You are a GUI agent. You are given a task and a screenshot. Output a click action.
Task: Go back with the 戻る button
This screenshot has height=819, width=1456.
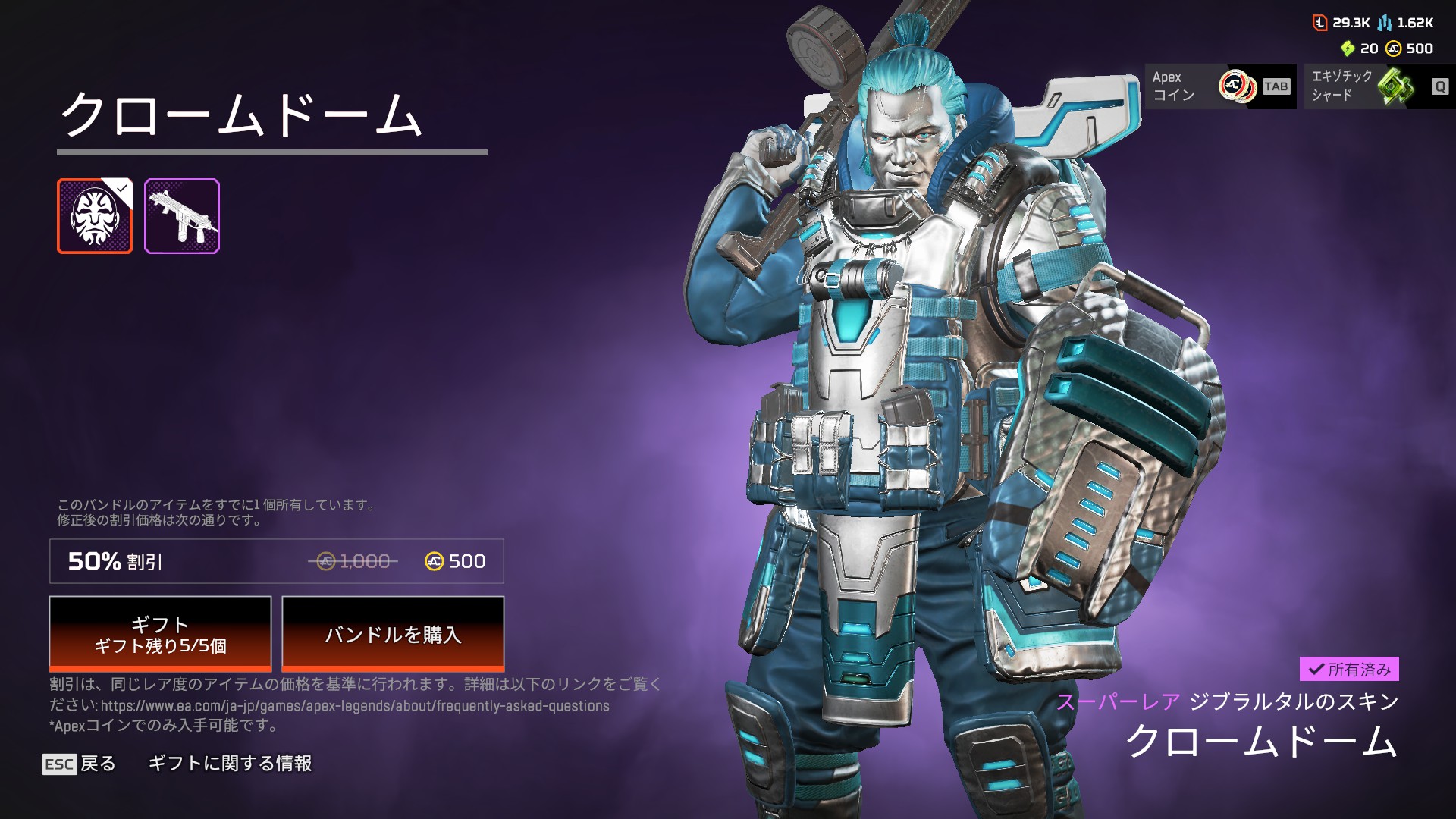80,764
